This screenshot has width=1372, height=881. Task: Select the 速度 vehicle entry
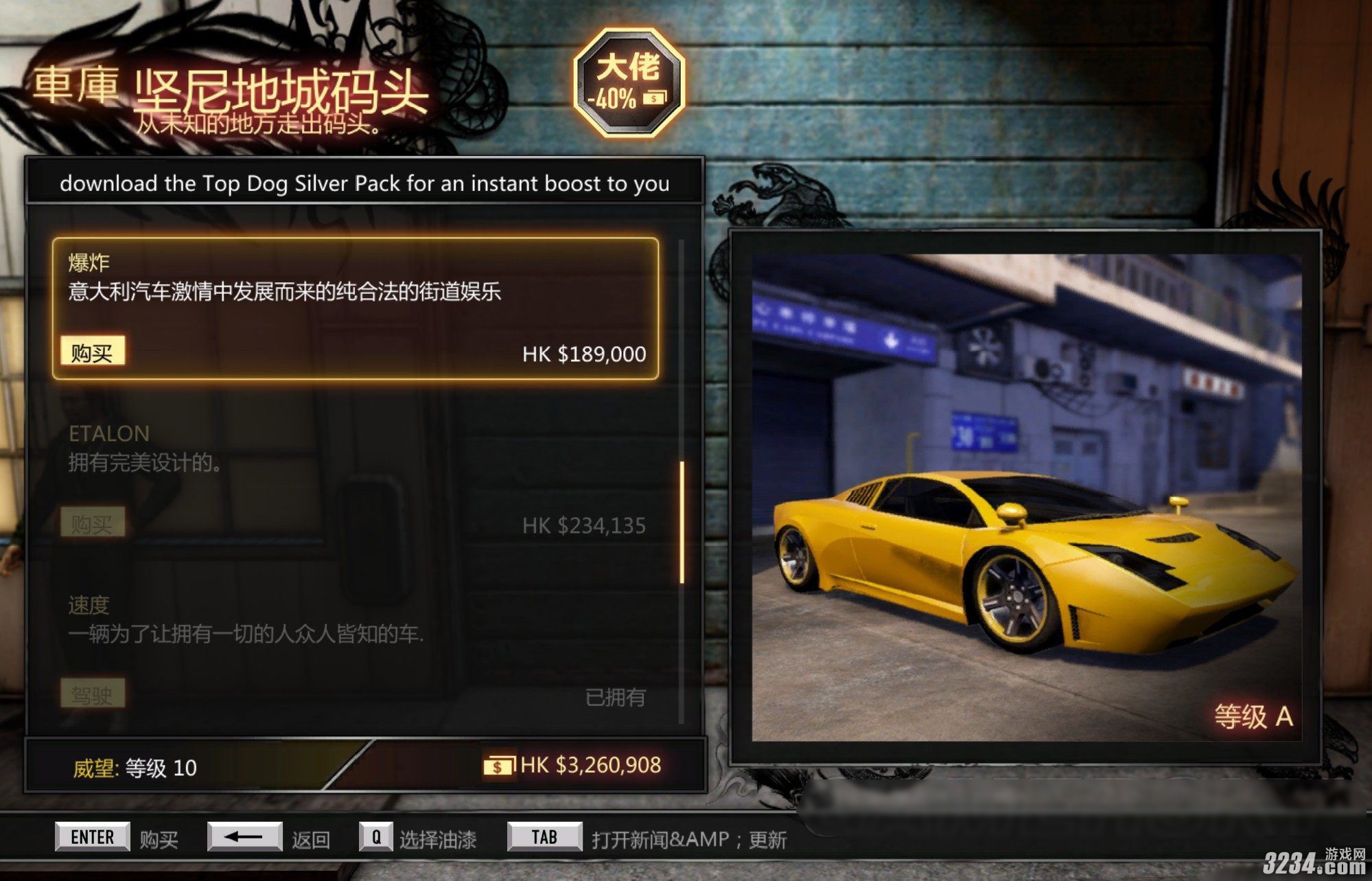(x=90, y=607)
